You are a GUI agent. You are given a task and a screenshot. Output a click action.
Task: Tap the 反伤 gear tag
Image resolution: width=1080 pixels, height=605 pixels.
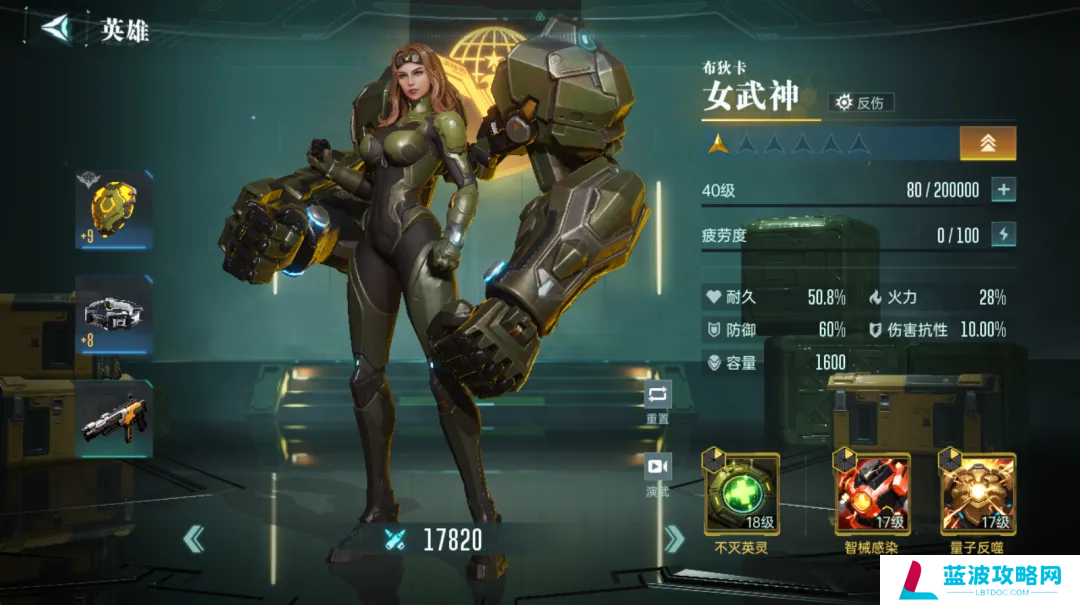click(861, 102)
